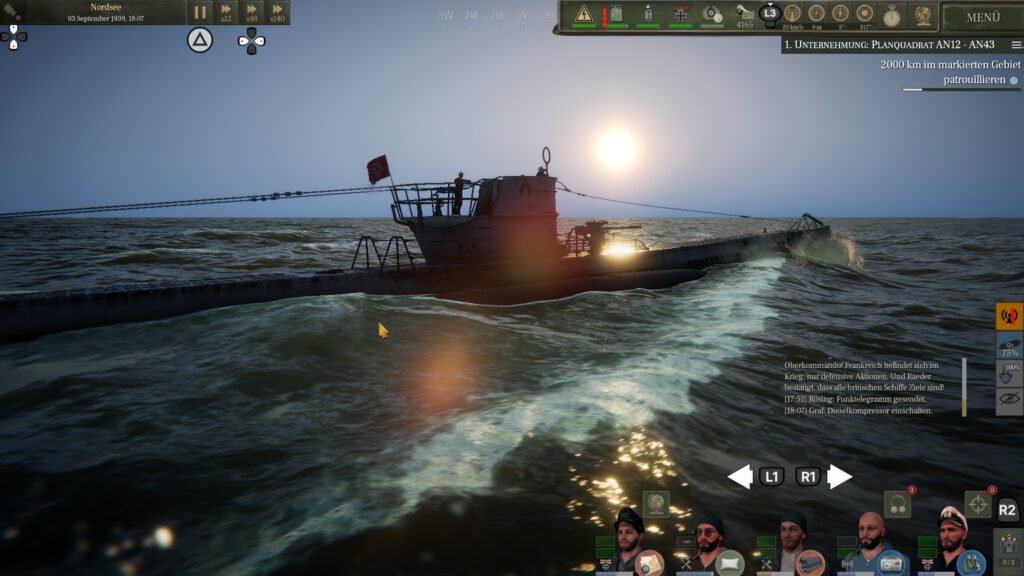Set time acceleration to x48
1024x576 pixels.
click(x=251, y=13)
